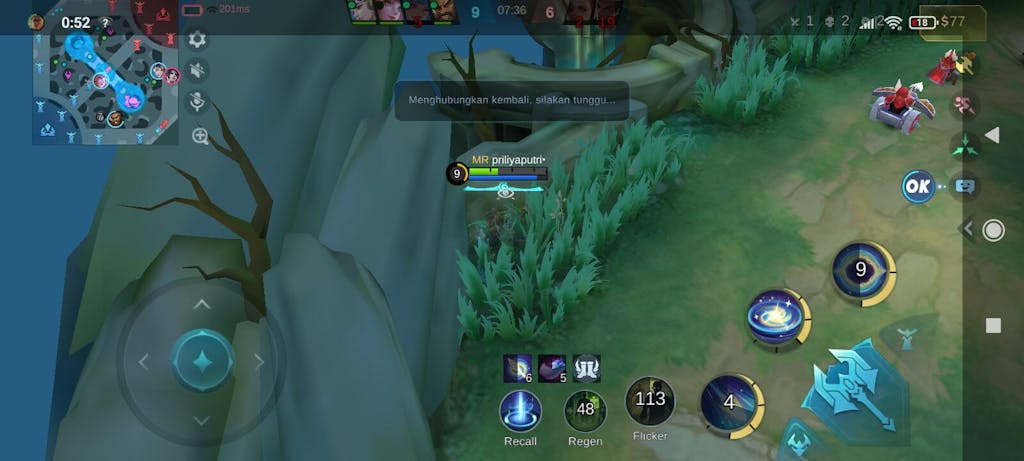Open the settings gear beside the minimap
Viewport: 1024px width, 461px height.
(x=197, y=39)
